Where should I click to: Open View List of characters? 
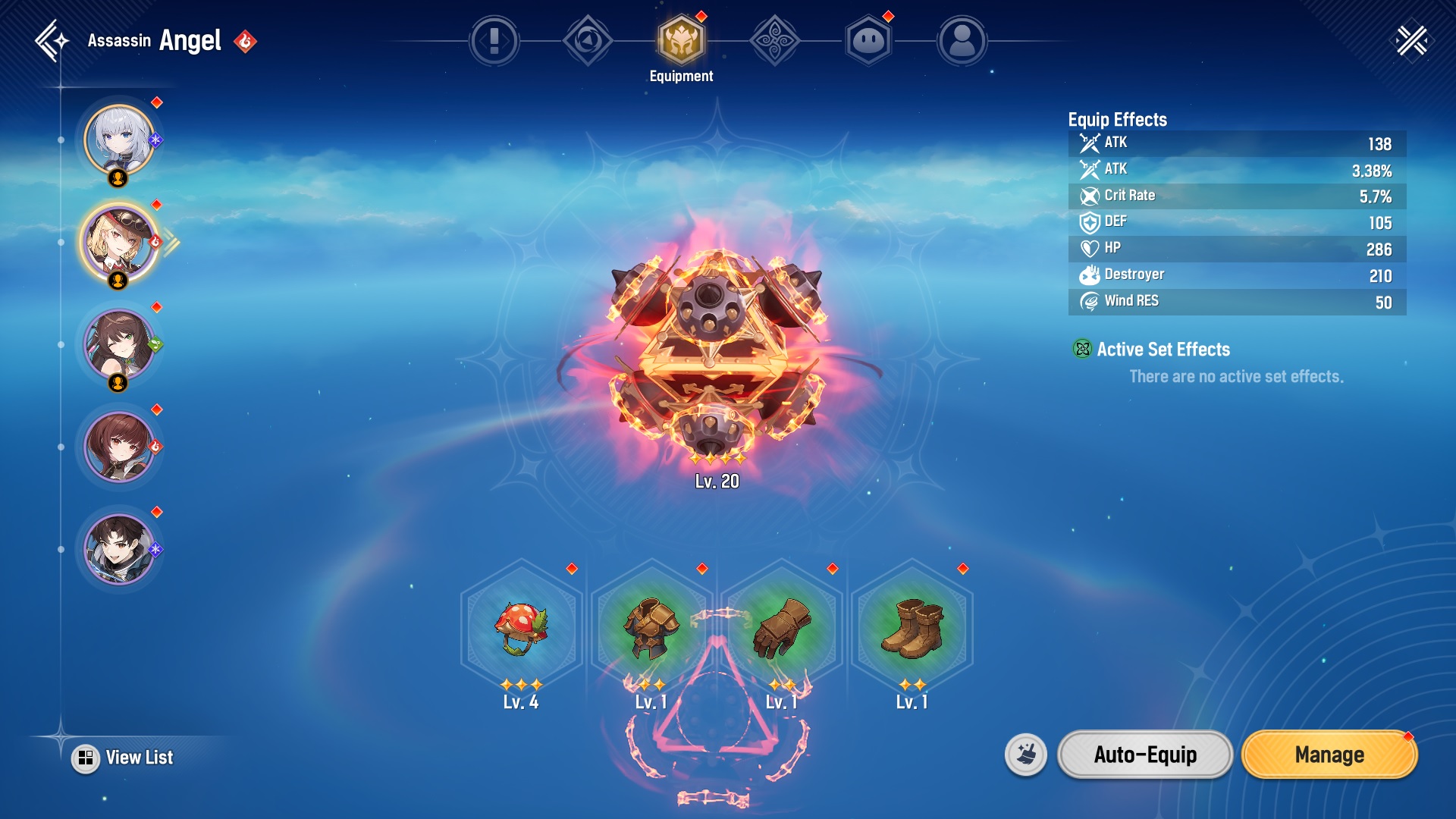click(x=125, y=758)
